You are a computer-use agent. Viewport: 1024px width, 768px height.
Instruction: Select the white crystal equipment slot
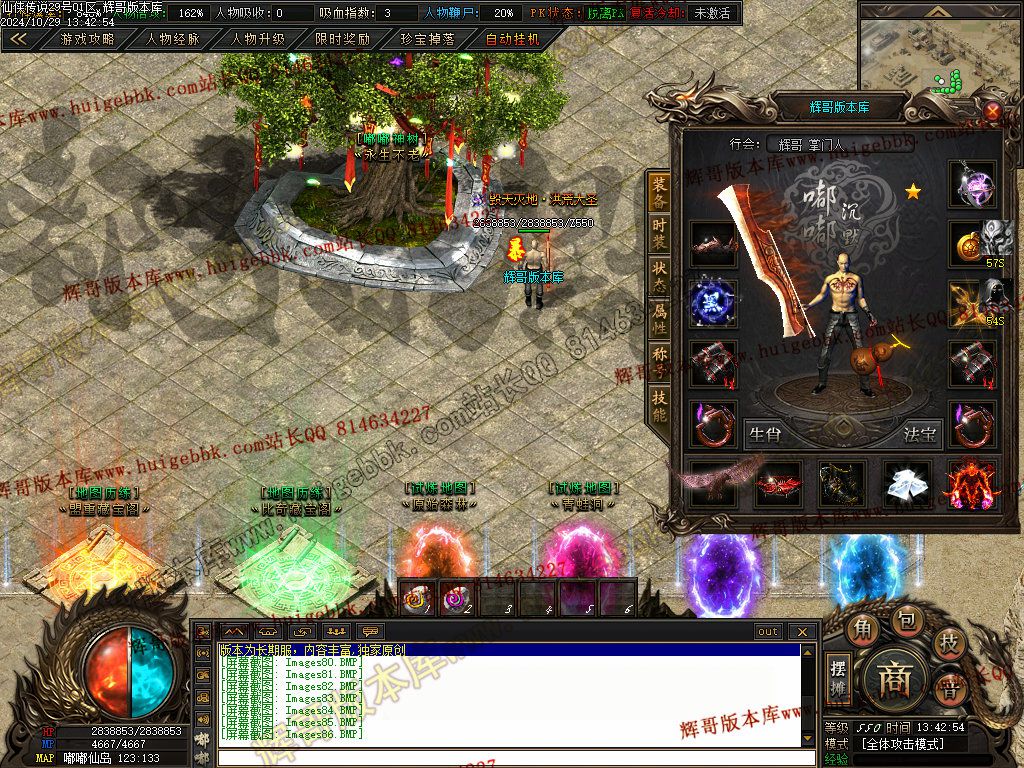(907, 483)
